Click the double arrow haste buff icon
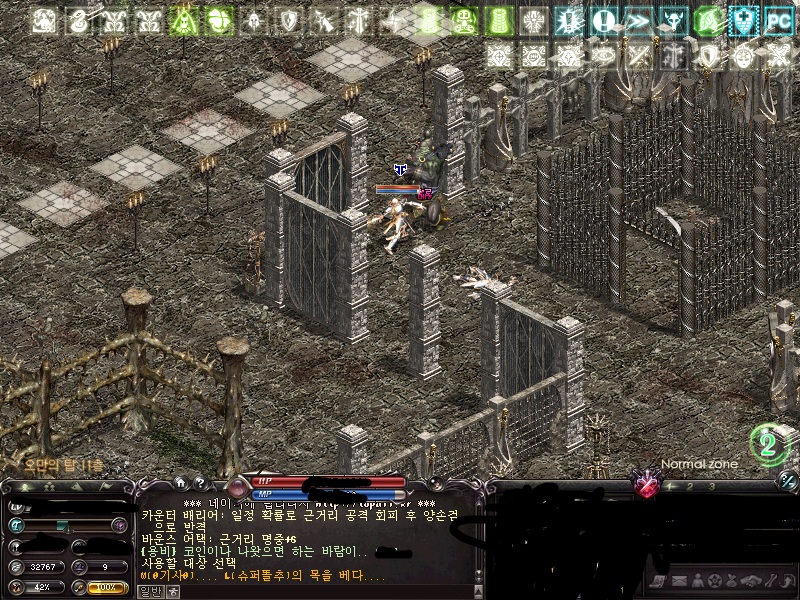Viewport: 800px width, 600px height. pos(638,20)
